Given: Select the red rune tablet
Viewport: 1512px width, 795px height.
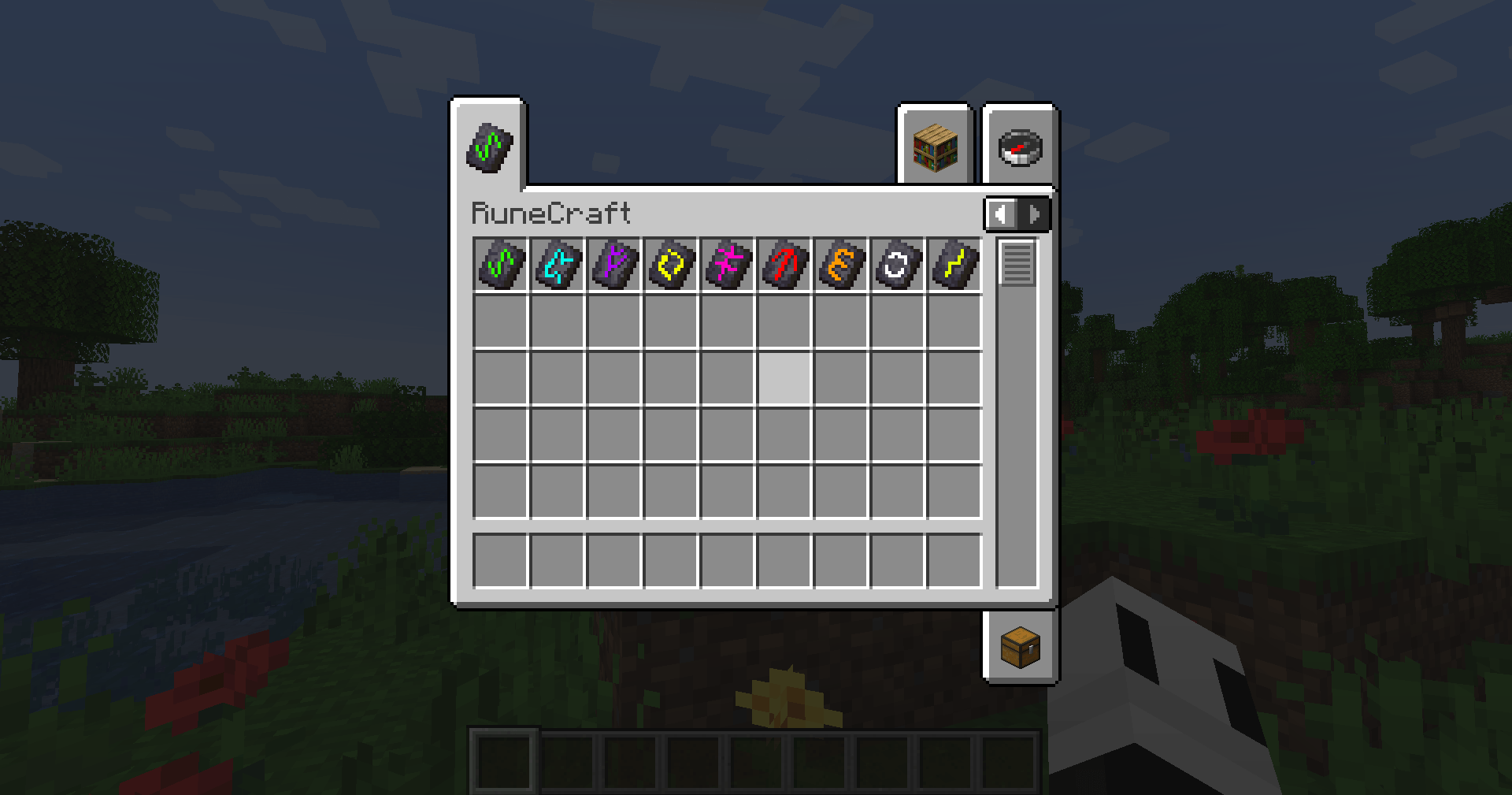Looking at the screenshot, I should pos(784,265).
